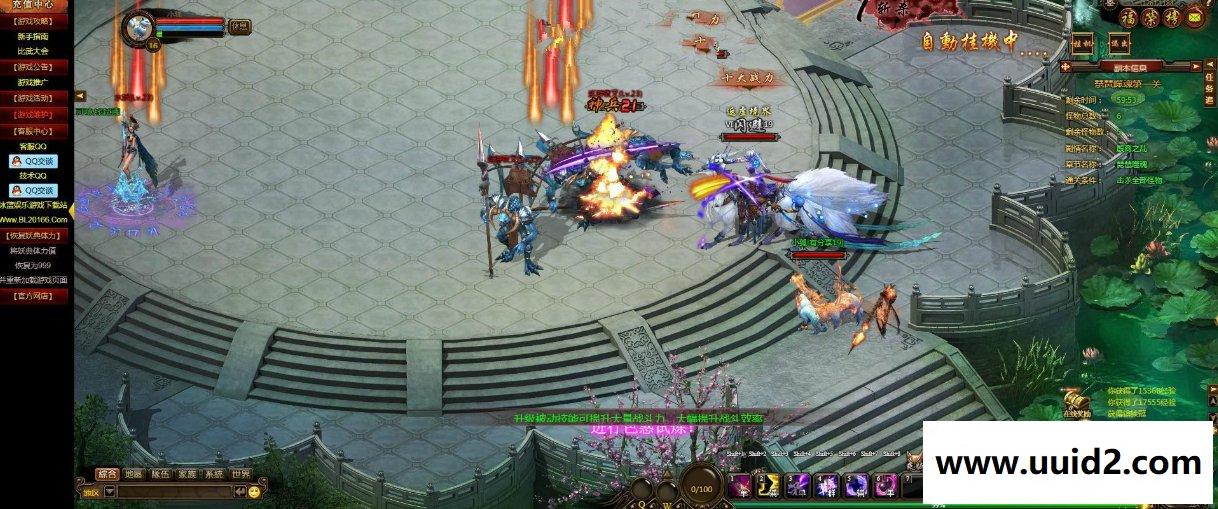Switch chat to the 家族 tab
Viewport: 1218px width, 509px height.
[187, 474]
